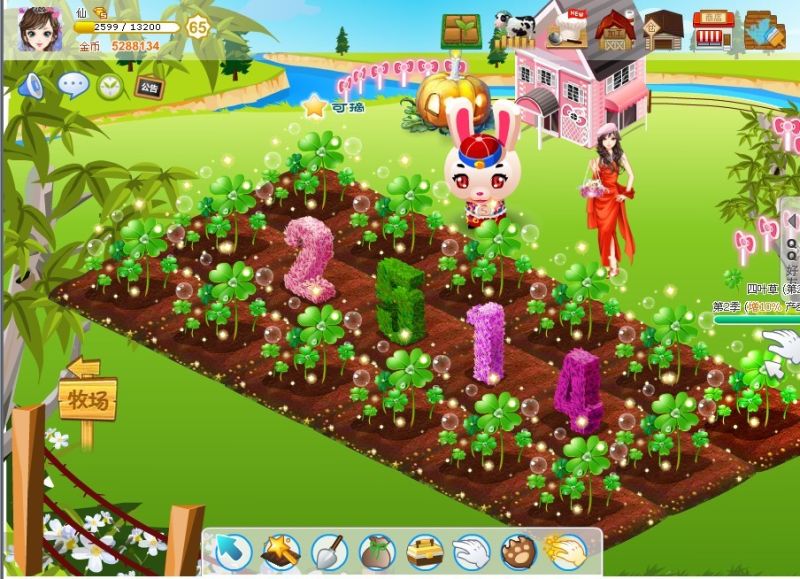This screenshot has height=579, width=800.
Task: Open the new chef hat kitchen
Action: pyautogui.click(x=566, y=30)
